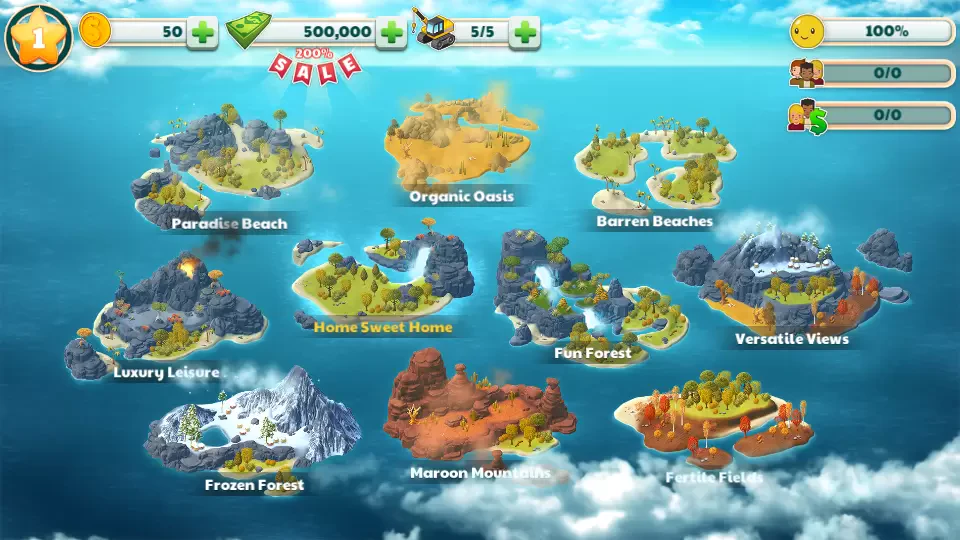Open the 200% Sale offer
The height and width of the screenshot is (540, 960).
pos(315,65)
